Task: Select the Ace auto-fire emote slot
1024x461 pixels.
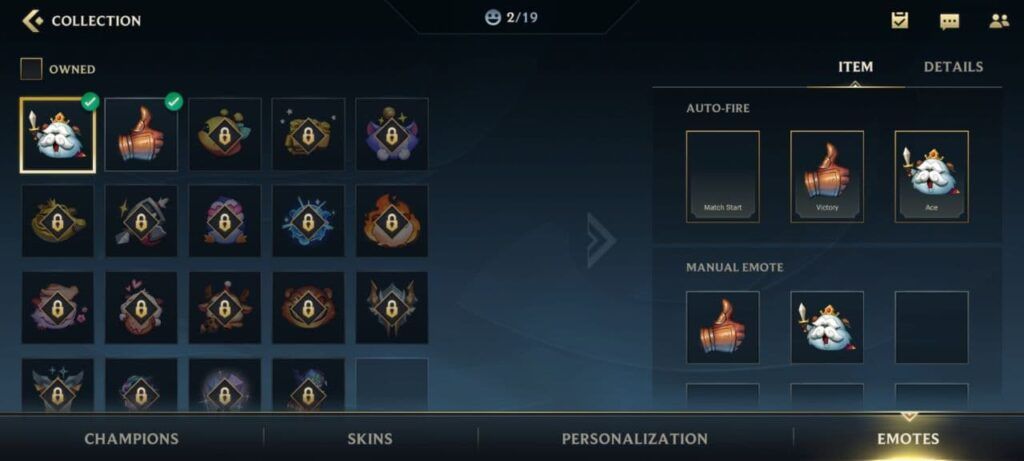Action: point(931,176)
